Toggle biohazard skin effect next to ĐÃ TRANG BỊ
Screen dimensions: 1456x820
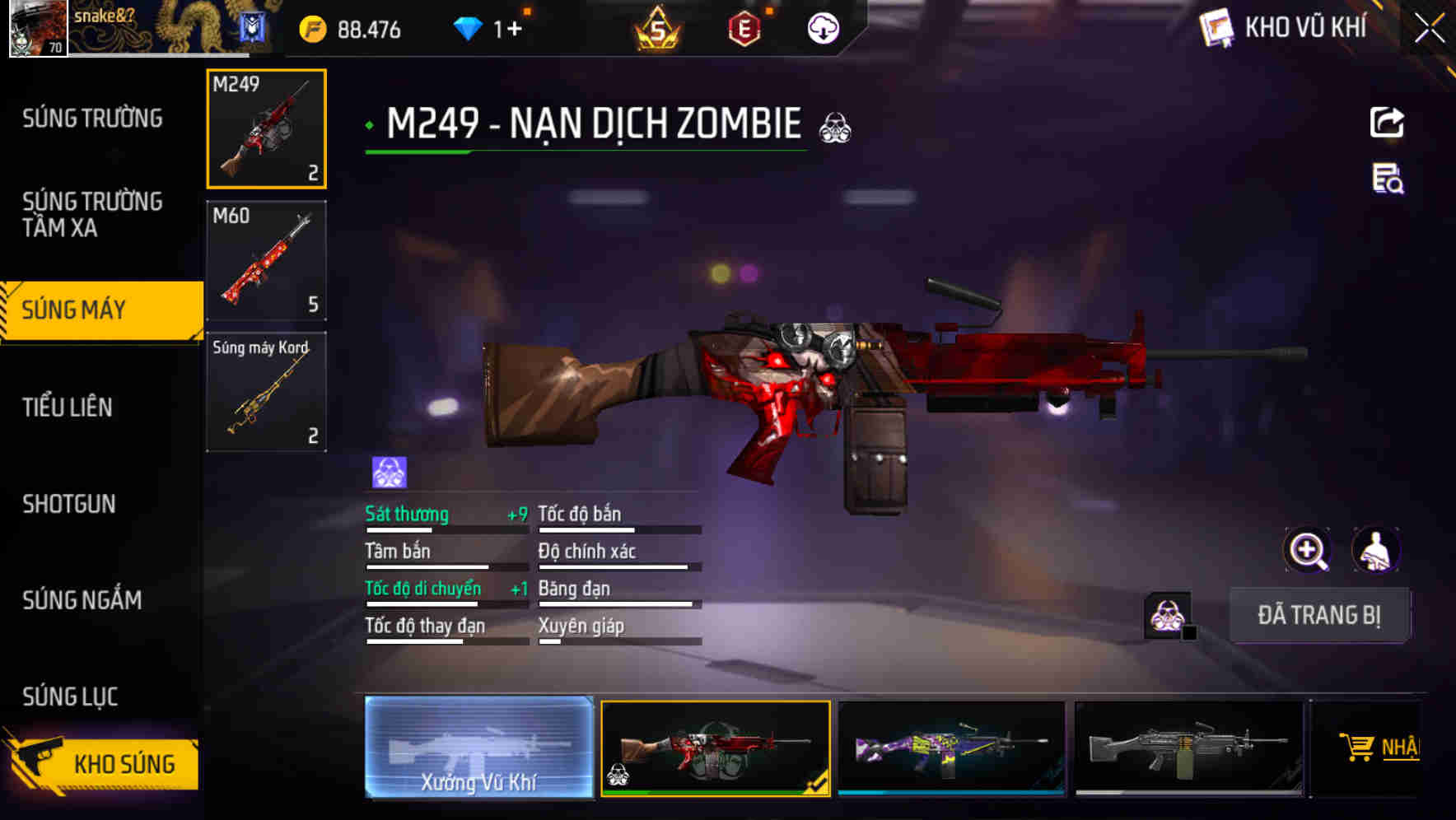click(1164, 613)
